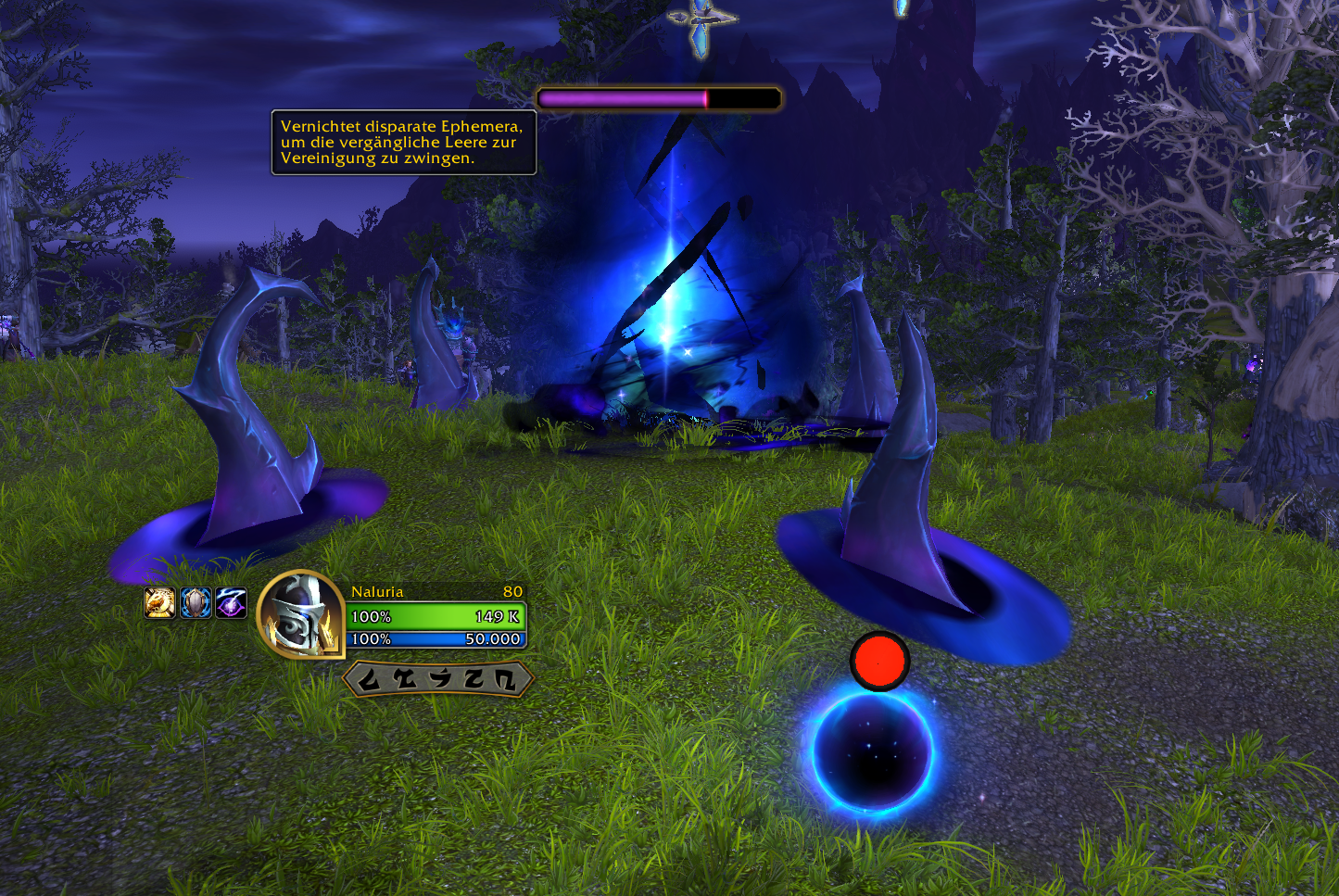Inspect the purple eye buff icon
Image resolution: width=1339 pixels, height=896 pixels.
point(231,603)
